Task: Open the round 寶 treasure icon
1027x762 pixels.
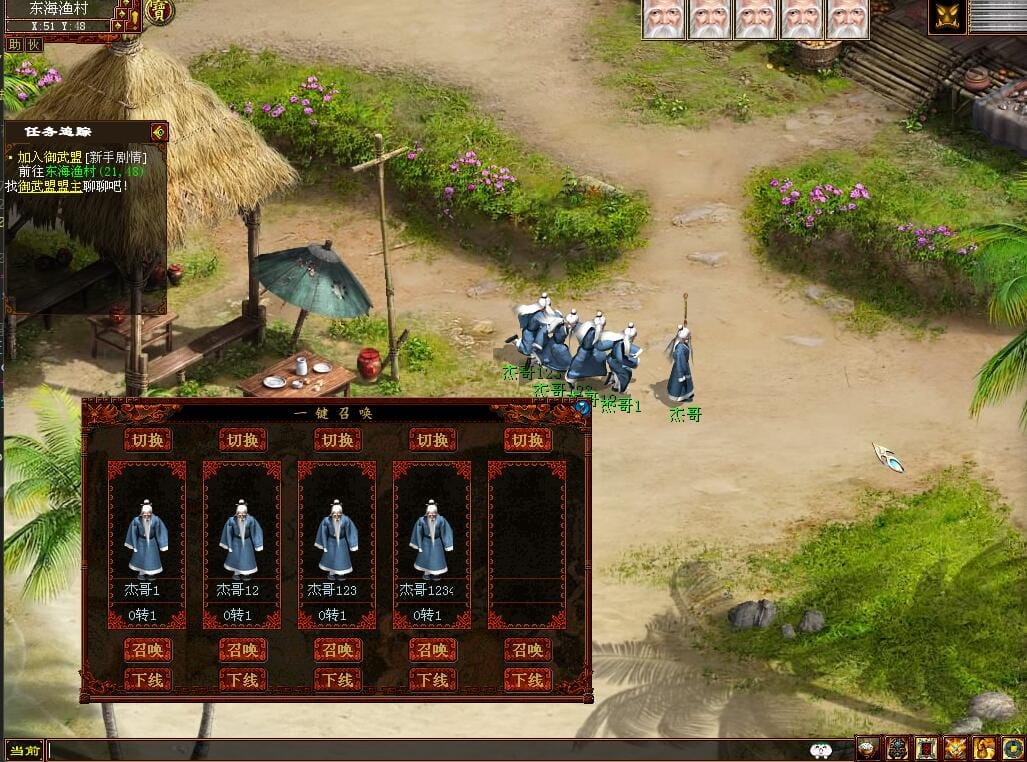Action: 159,11
